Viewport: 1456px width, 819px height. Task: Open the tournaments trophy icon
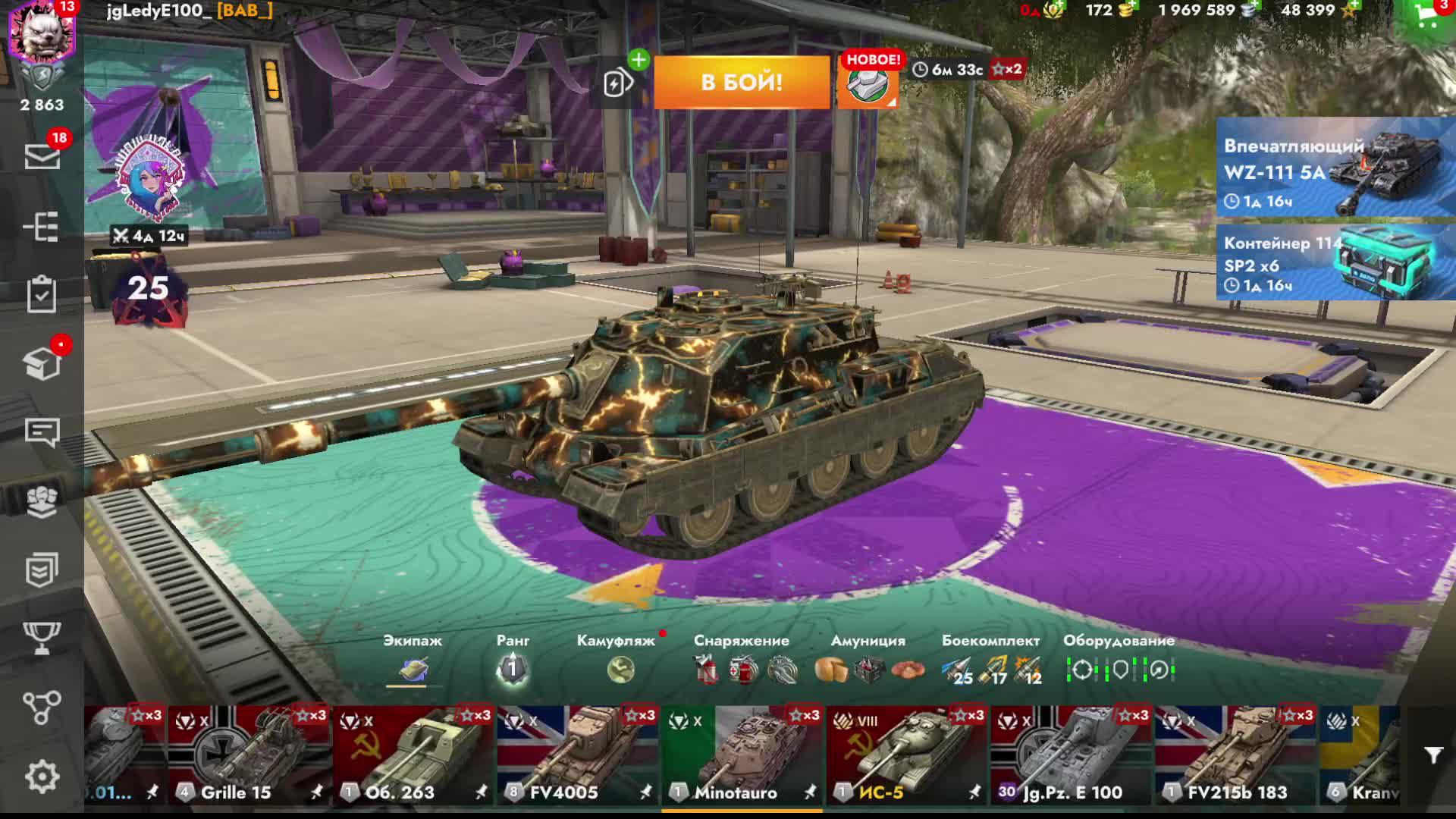42,638
